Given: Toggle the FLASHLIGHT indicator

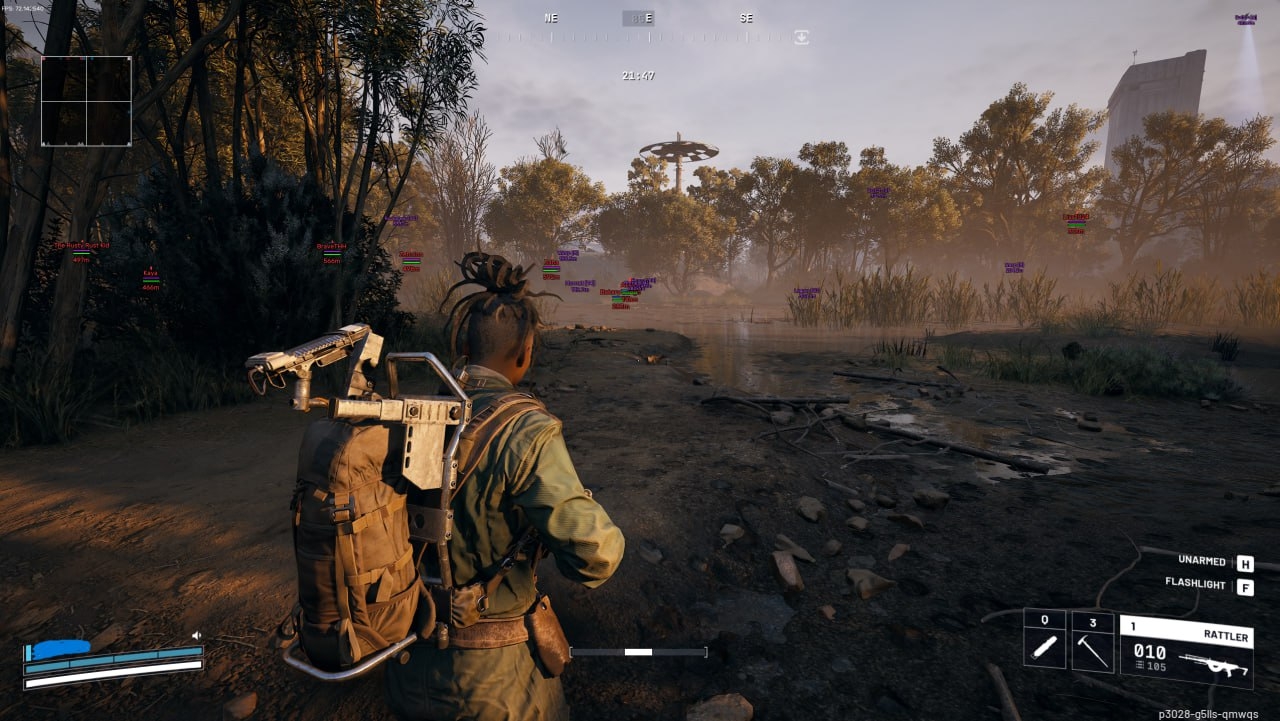Looking at the screenshot, I should click(1196, 584).
